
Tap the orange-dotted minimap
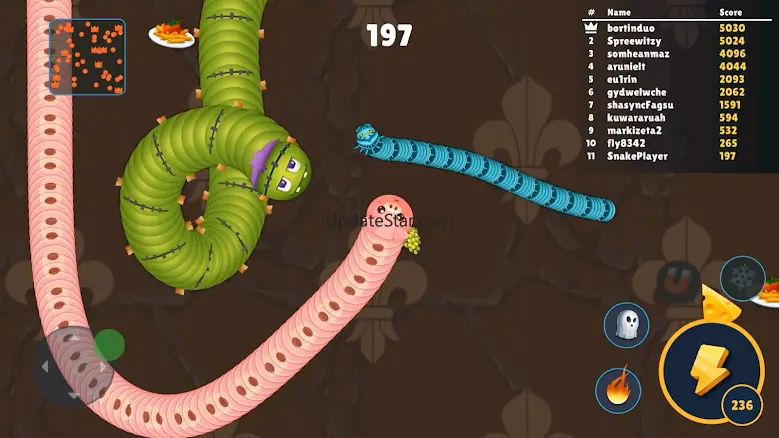click(x=88, y=57)
